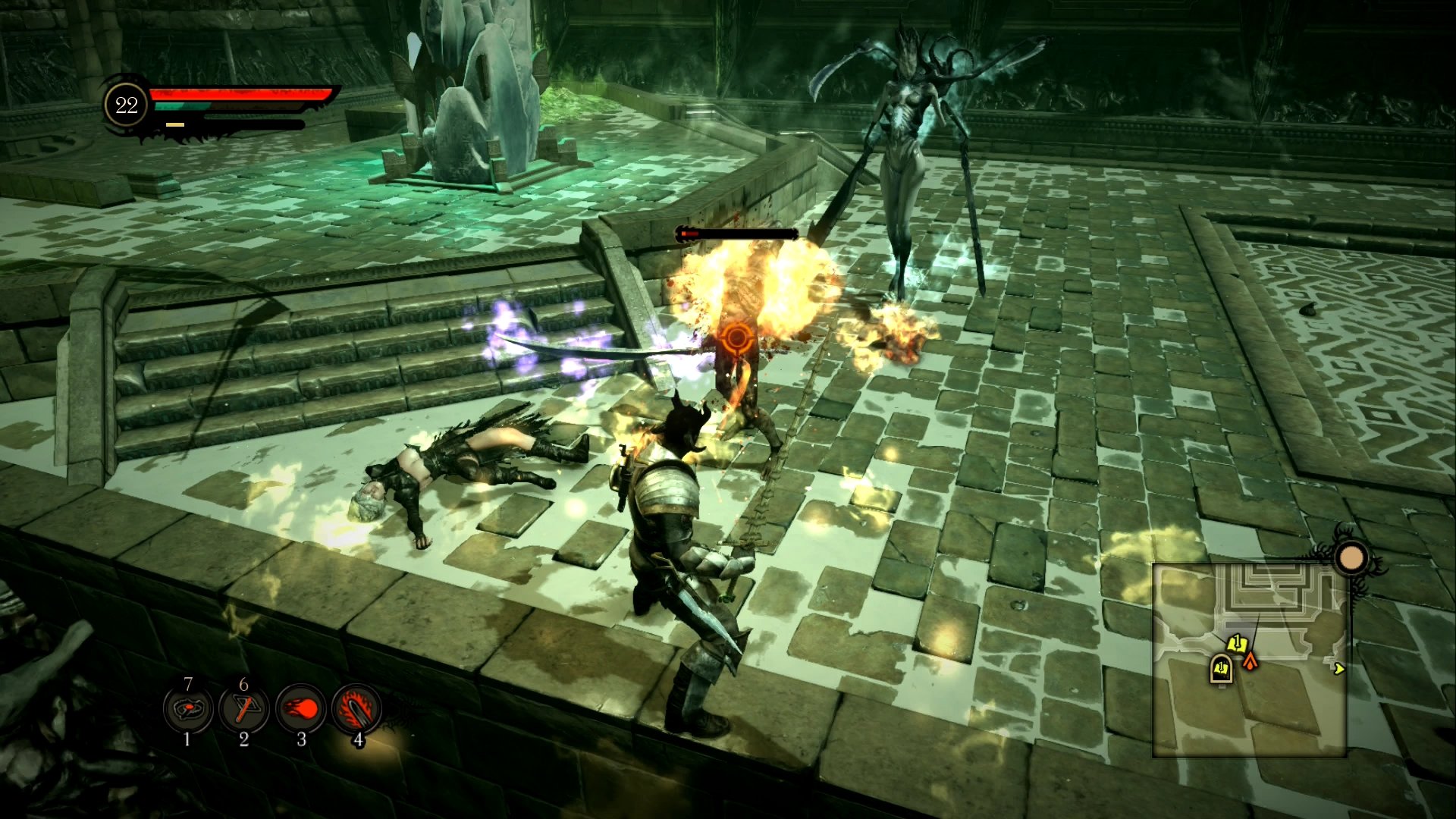
Task: Cast the fireball ability in slot 3
Action: tap(300, 710)
